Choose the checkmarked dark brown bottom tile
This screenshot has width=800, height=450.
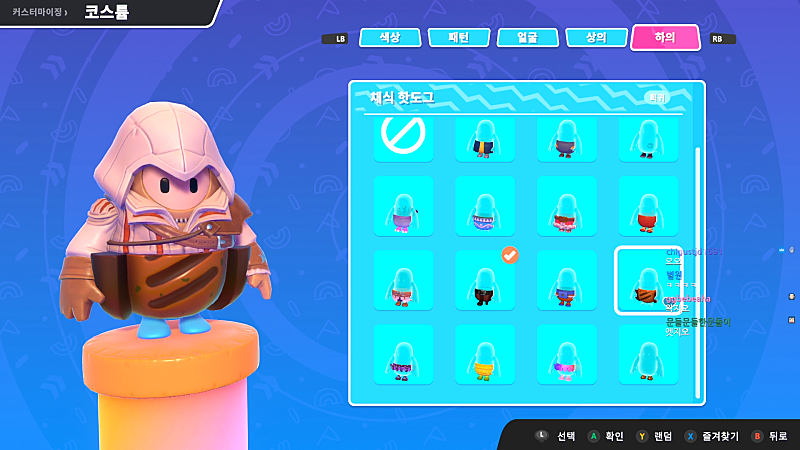pyautogui.click(x=484, y=280)
